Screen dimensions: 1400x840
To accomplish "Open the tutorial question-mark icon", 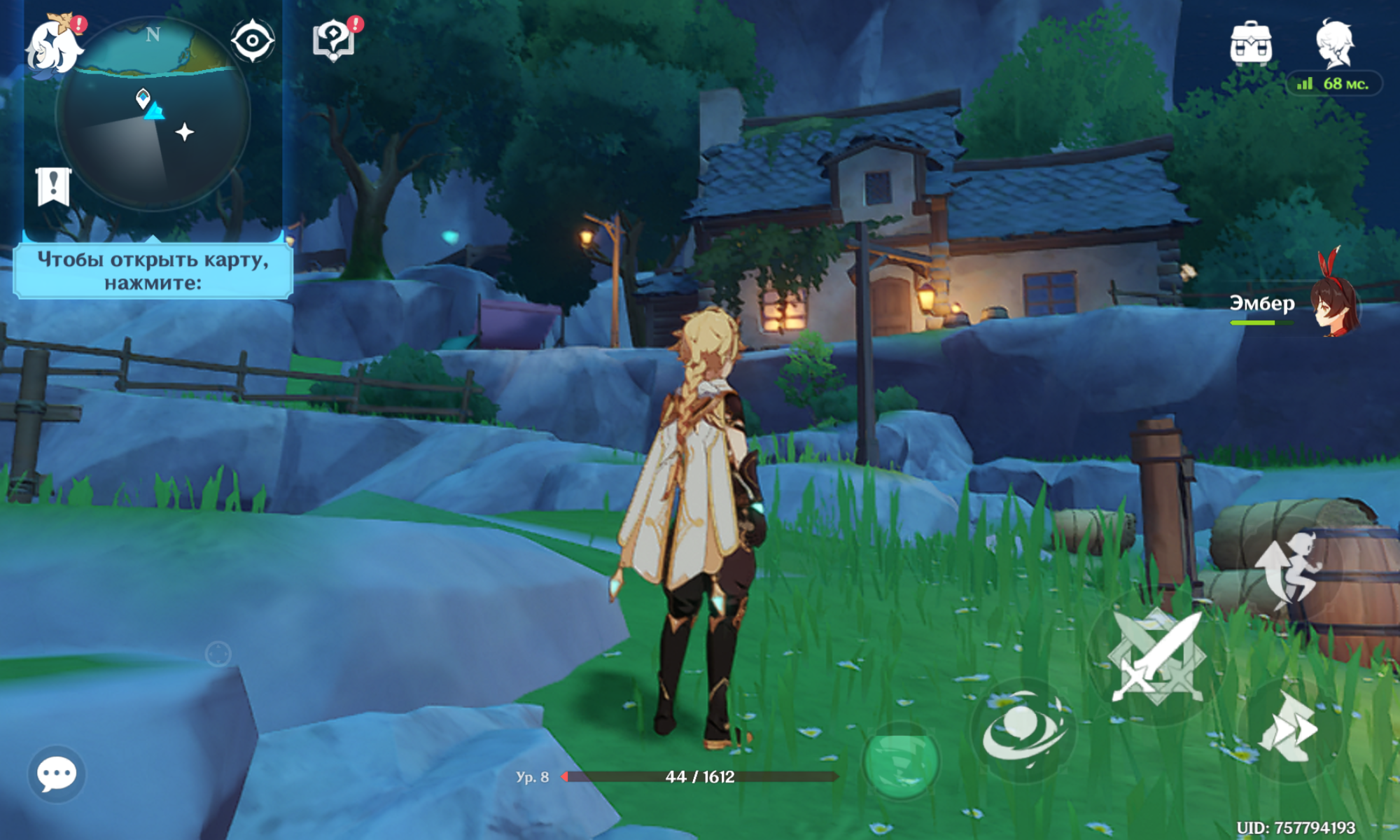I will click(x=334, y=39).
